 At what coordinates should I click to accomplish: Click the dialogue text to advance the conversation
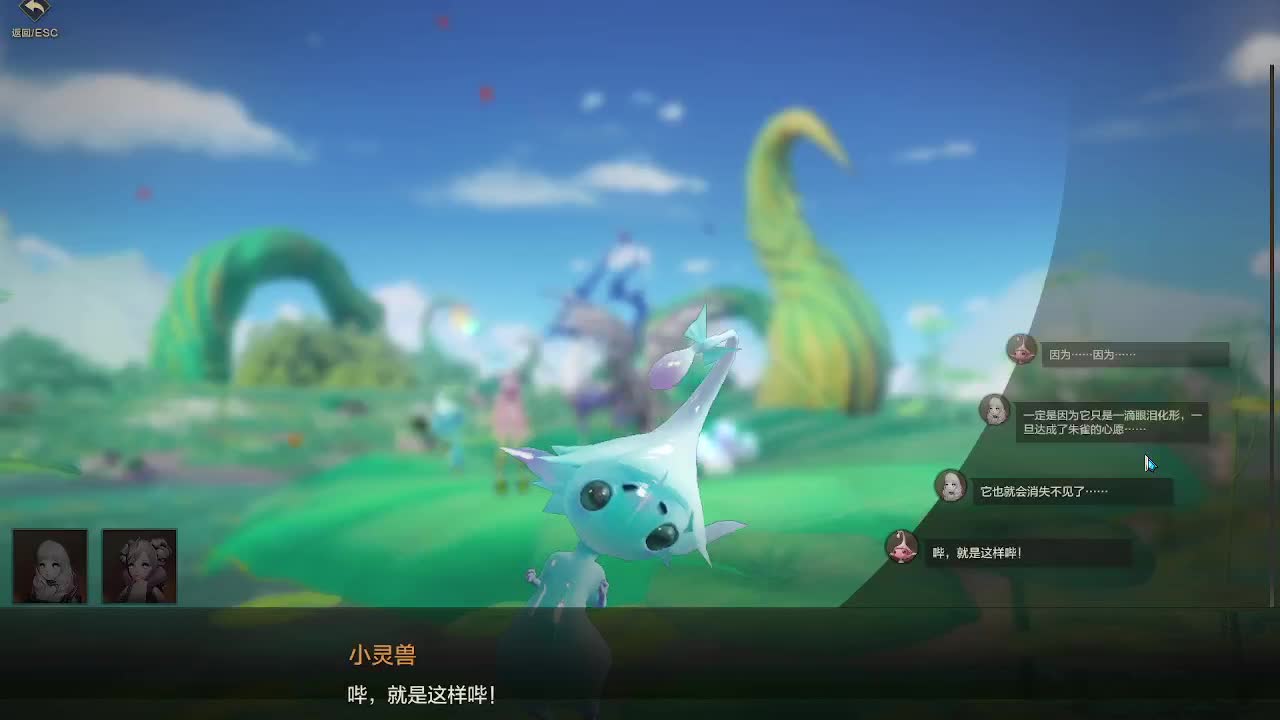pos(421,695)
